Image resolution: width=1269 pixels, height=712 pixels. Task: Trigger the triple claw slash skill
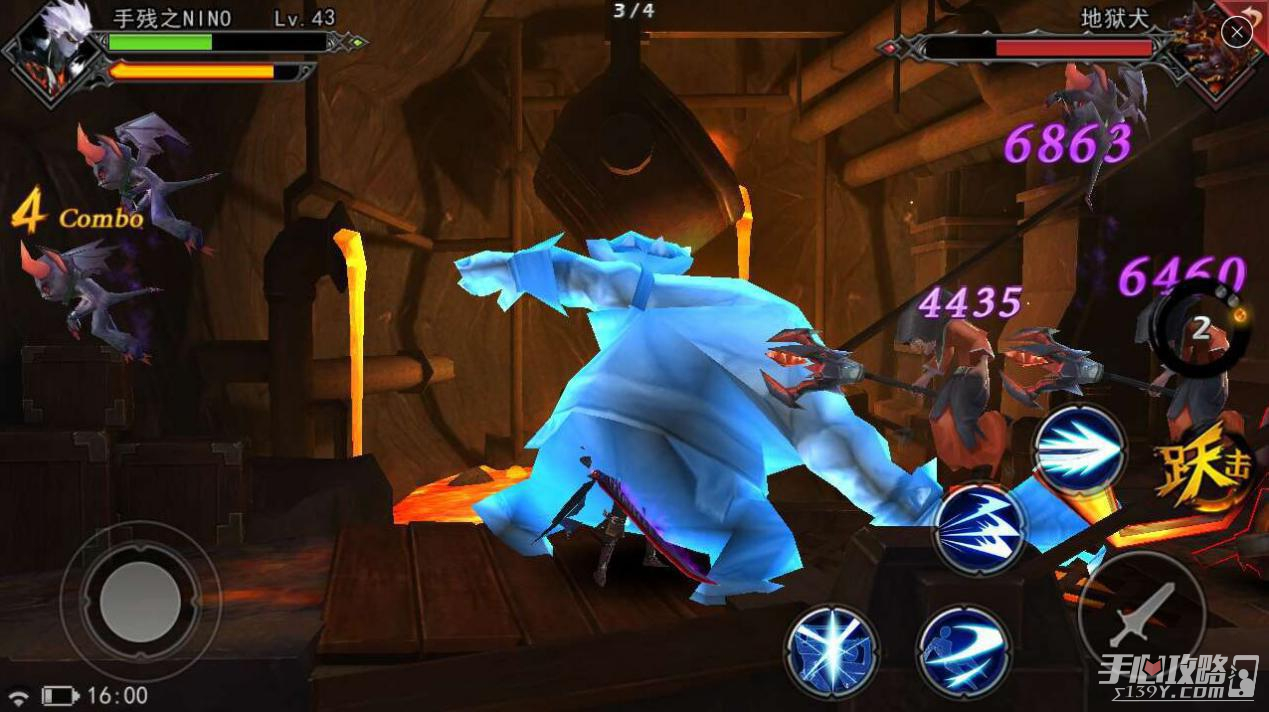(x=979, y=529)
